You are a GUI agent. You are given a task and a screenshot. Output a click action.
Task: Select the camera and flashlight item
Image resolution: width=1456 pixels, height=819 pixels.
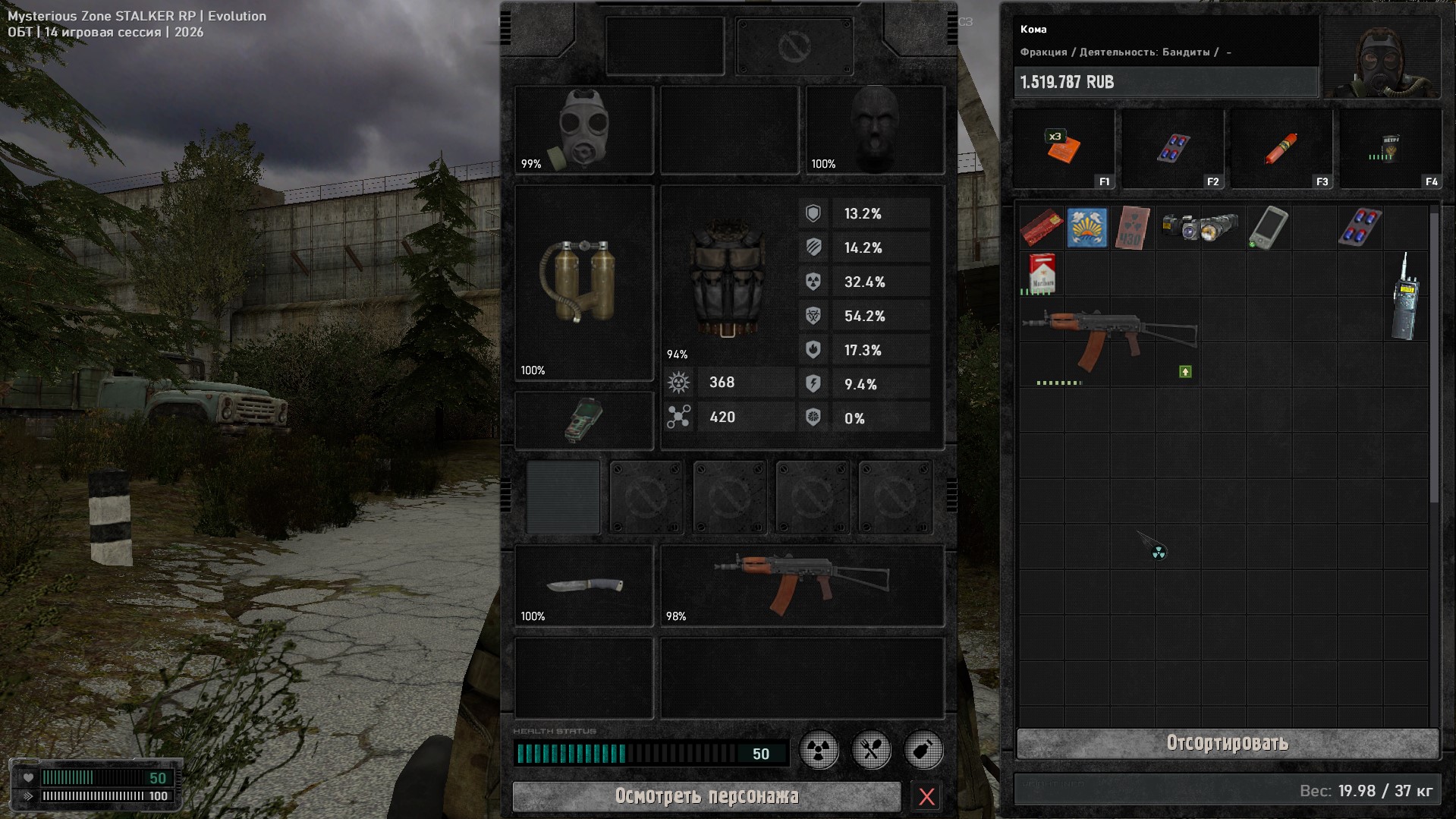click(1200, 227)
